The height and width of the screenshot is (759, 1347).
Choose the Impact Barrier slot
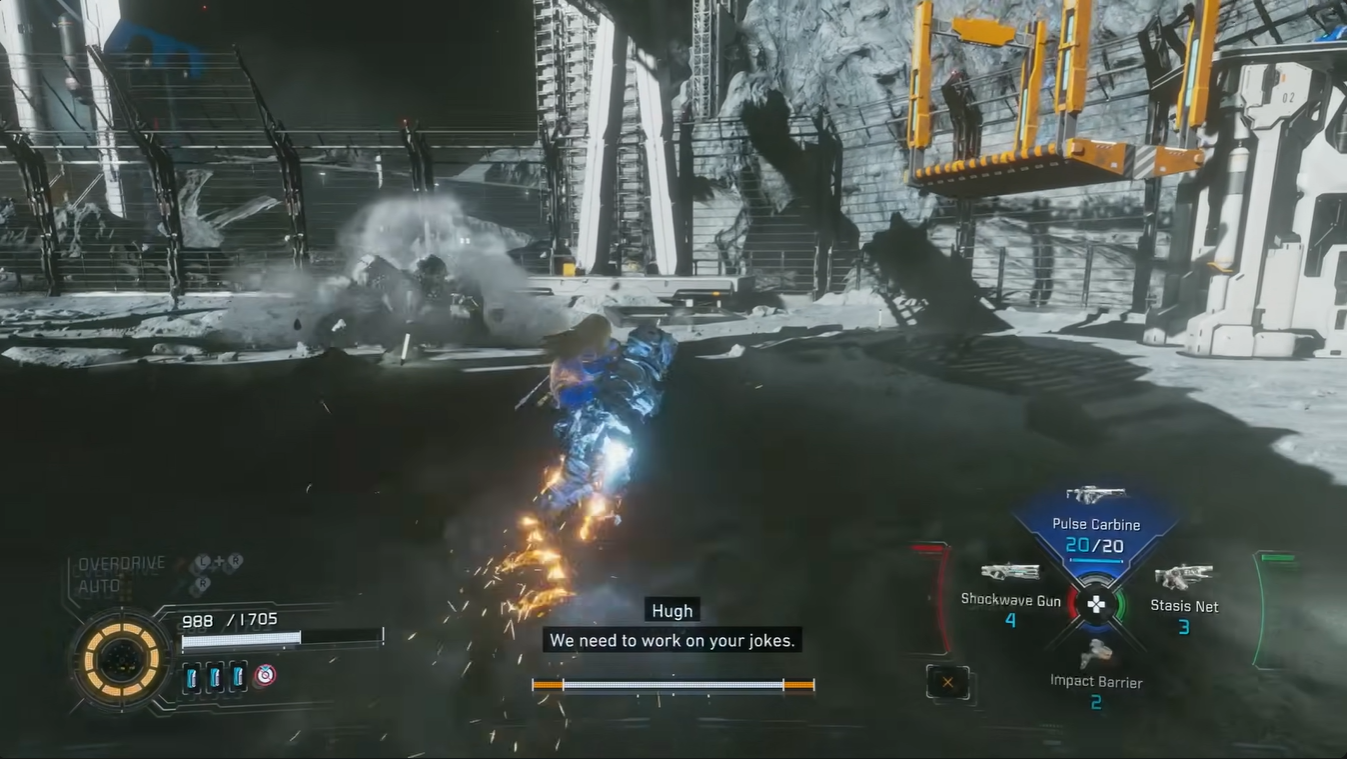click(1096, 668)
